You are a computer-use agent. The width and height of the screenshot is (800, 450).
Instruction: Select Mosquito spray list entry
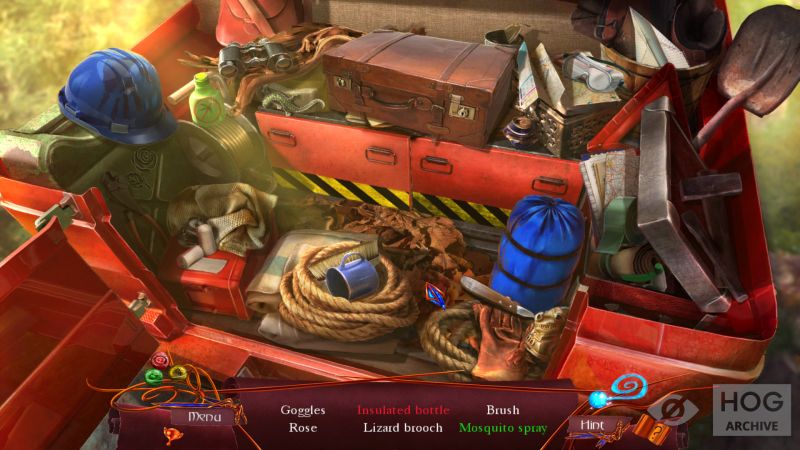[x=503, y=428]
